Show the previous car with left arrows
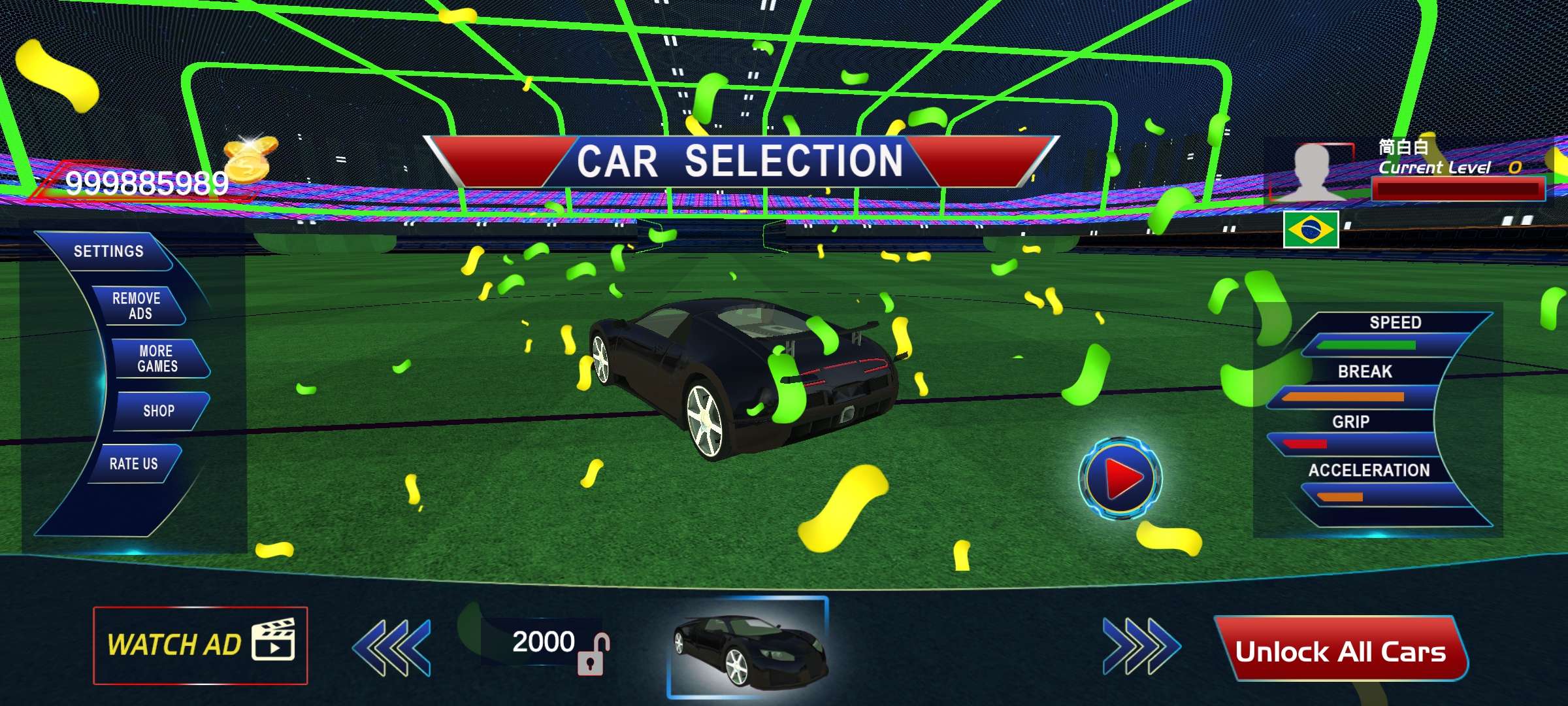 click(392, 647)
